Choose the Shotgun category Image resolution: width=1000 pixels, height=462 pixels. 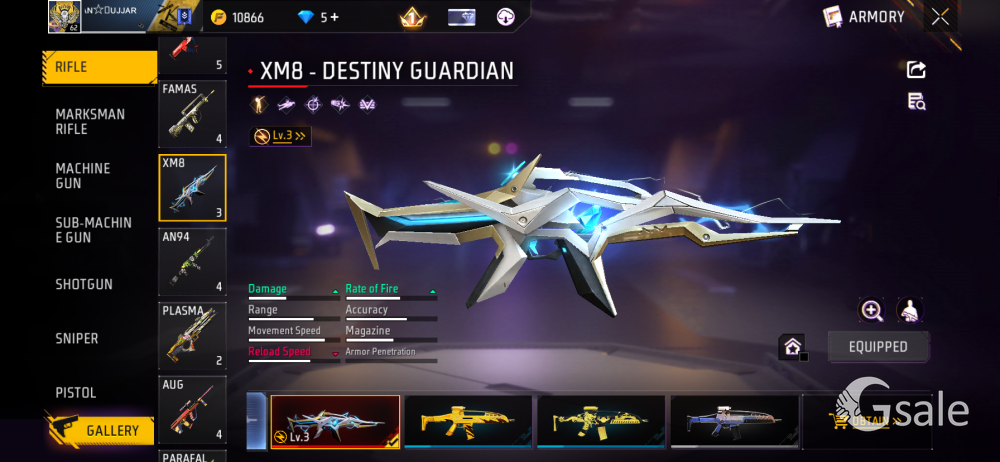coord(84,284)
